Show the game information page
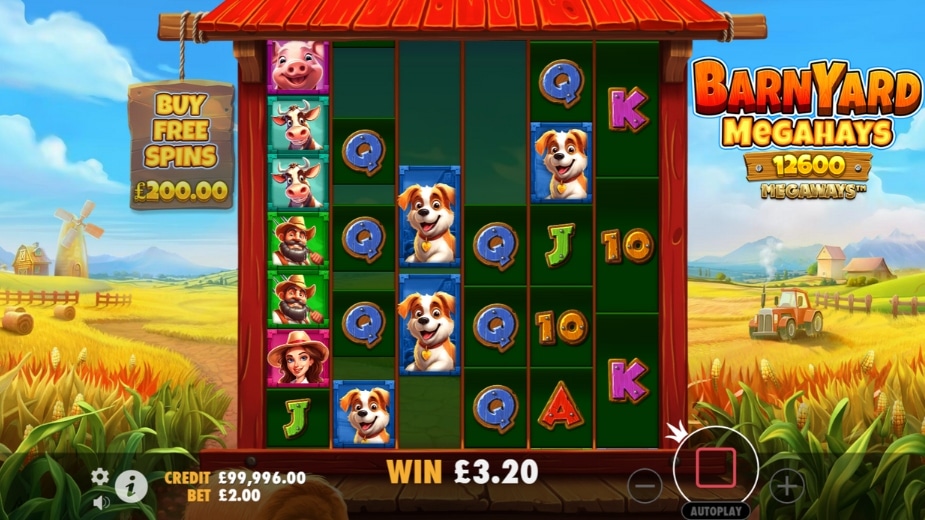The height and width of the screenshot is (520, 925). (130, 486)
